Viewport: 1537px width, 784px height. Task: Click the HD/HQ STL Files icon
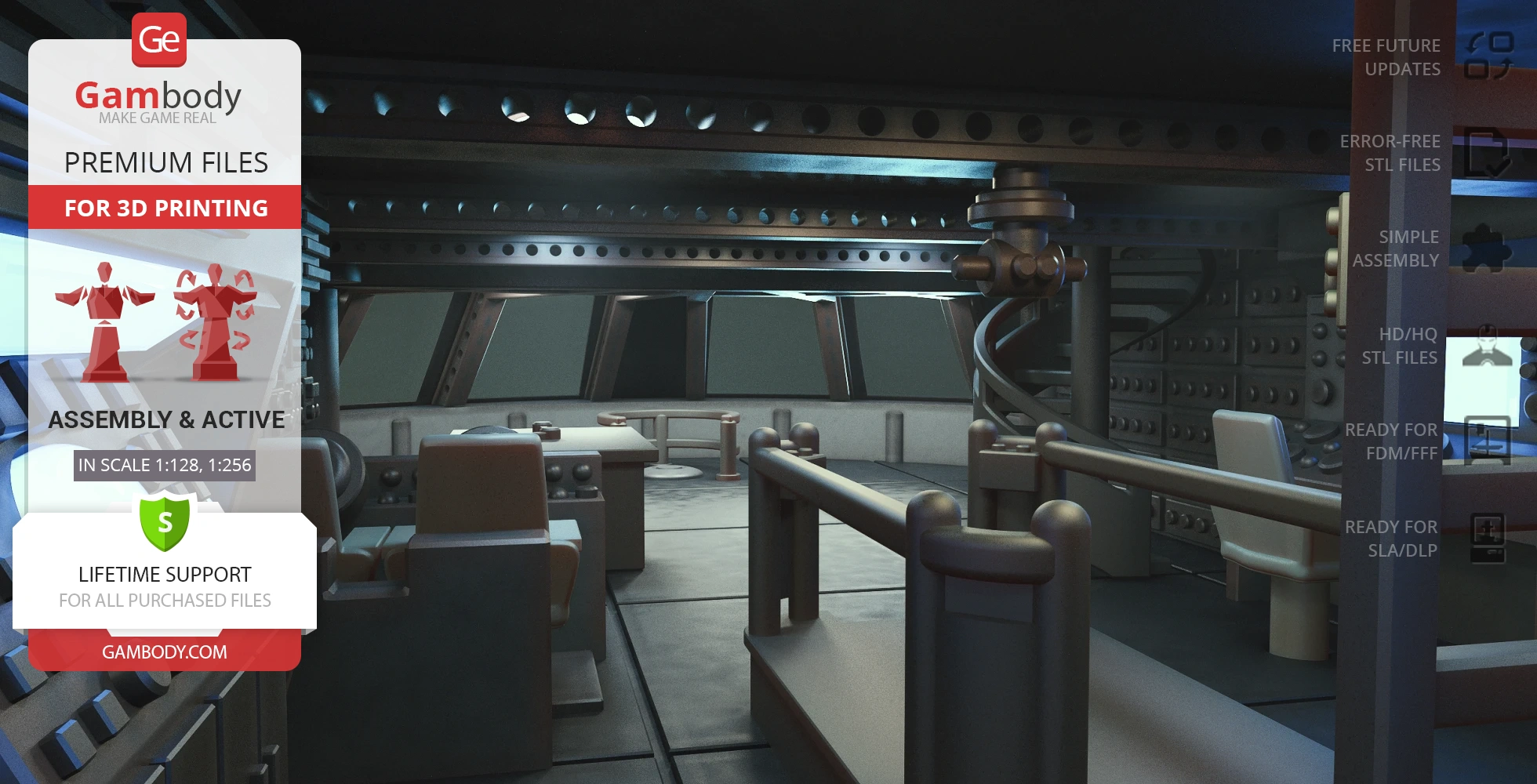1487,346
